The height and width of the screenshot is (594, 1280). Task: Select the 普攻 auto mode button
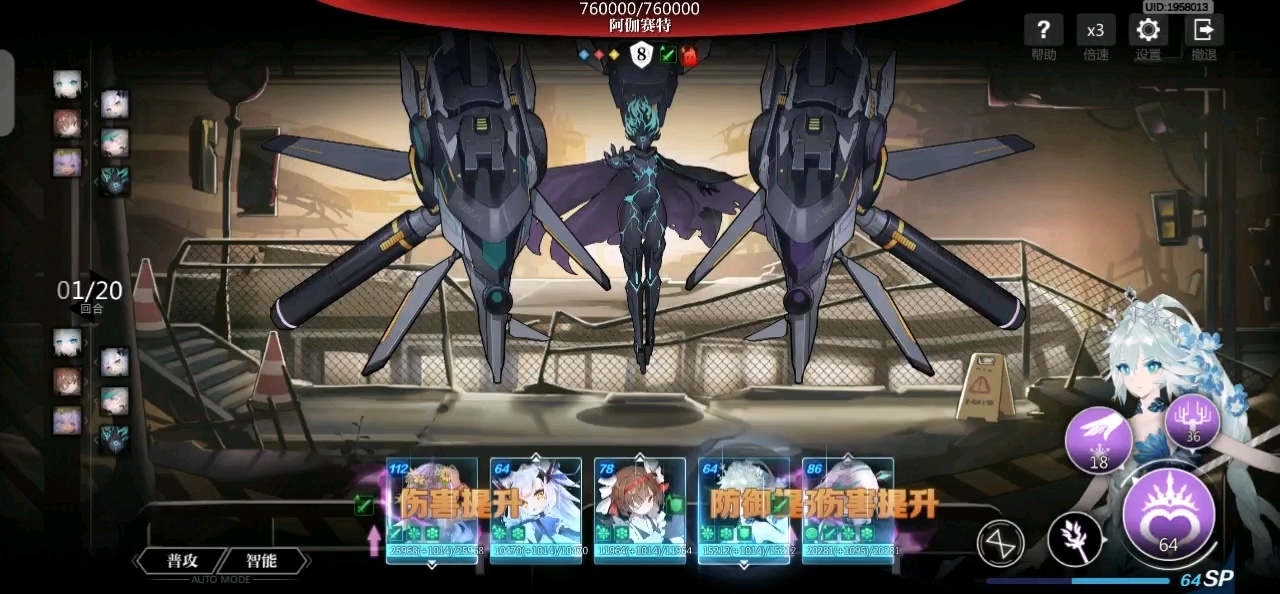click(181, 561)
